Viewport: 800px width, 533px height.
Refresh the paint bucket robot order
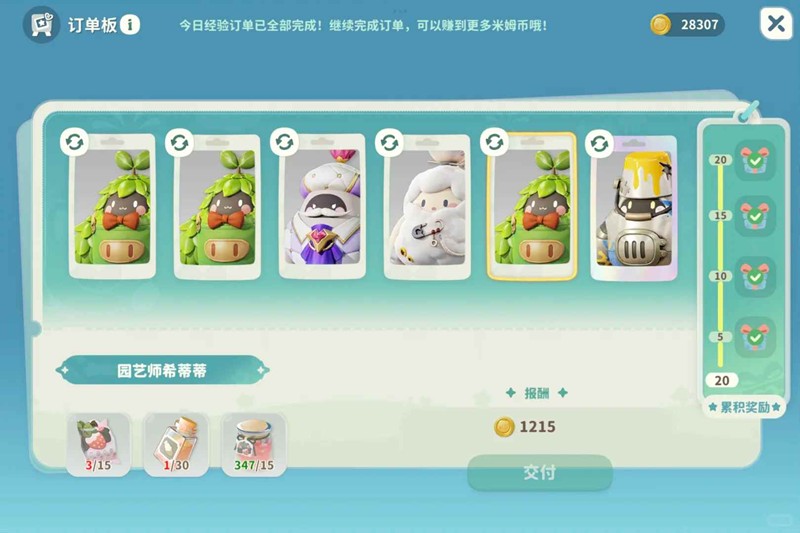(x=599, y=144)
